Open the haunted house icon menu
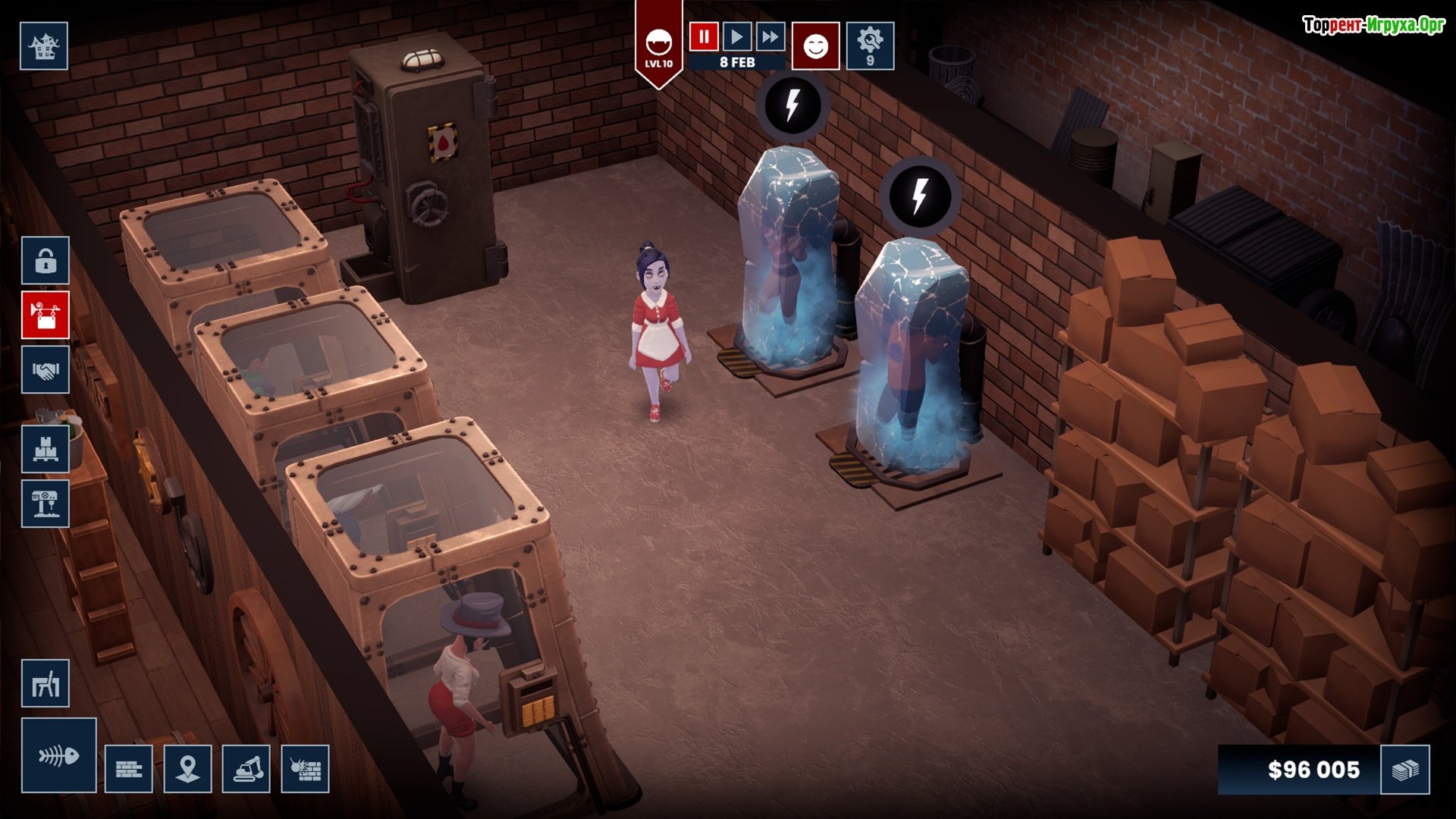This screenshot has width=1456, height=819. [44, 46]
